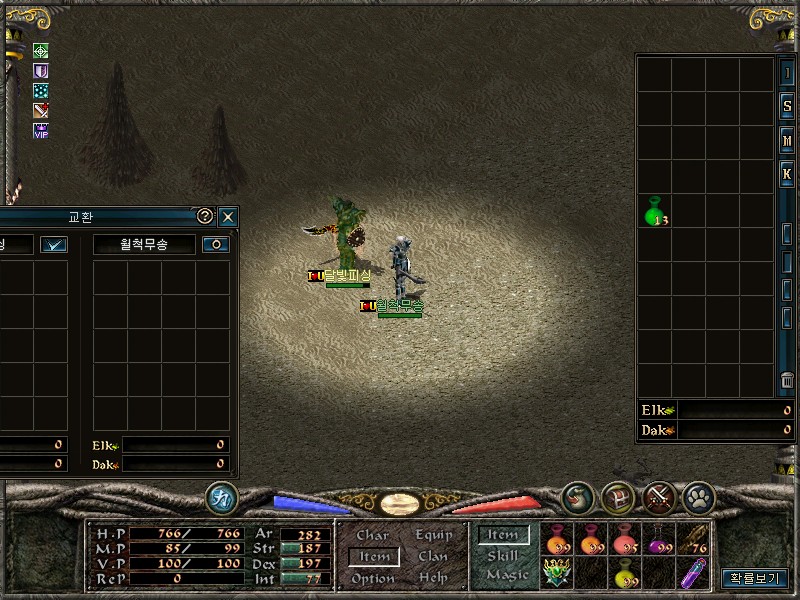Viewport: 800px width, 600px height.
Task: Select the green potion in inventory
Action: (655, 212)
